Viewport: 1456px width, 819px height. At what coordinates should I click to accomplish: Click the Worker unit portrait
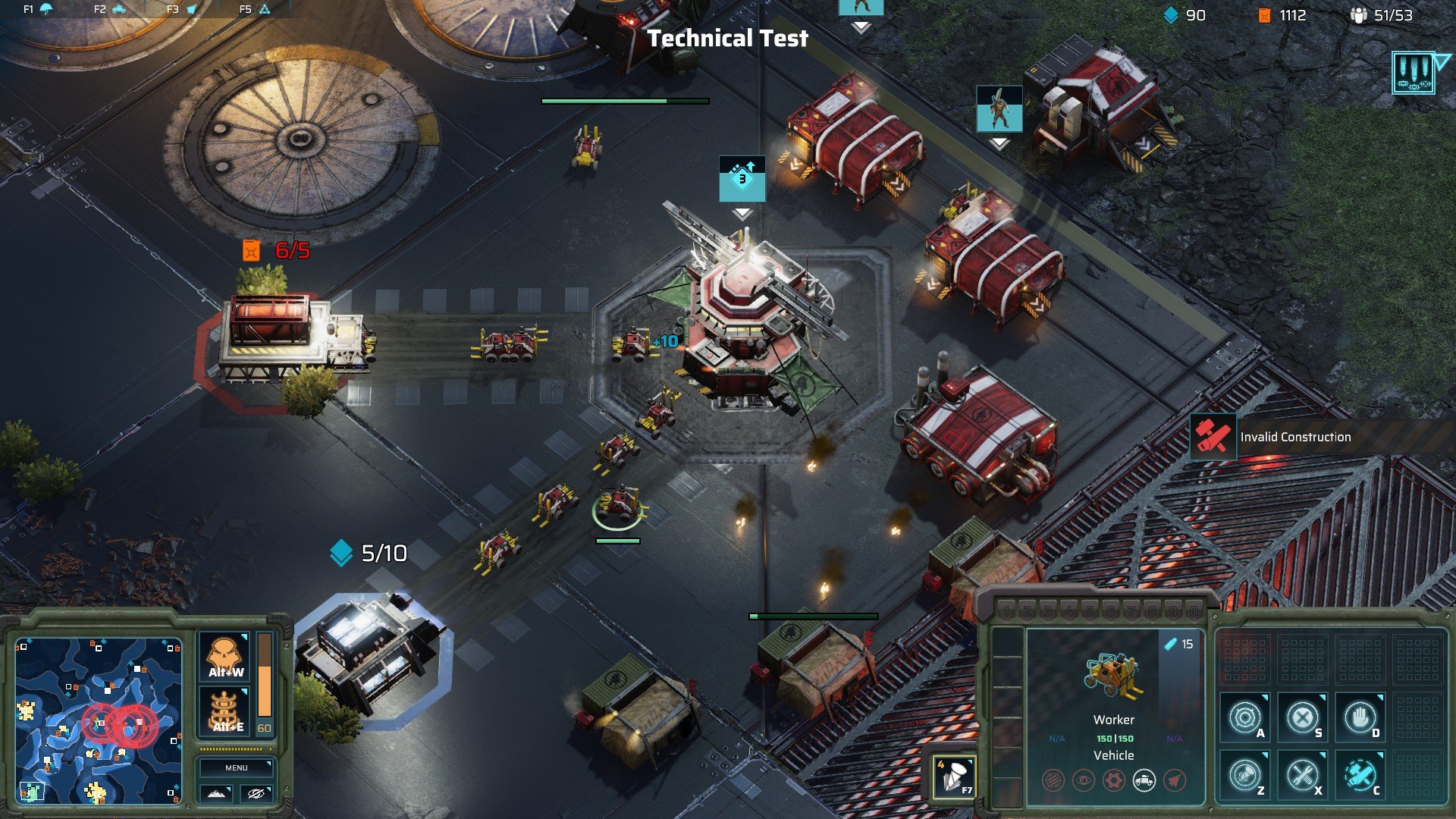(1113, 676)
